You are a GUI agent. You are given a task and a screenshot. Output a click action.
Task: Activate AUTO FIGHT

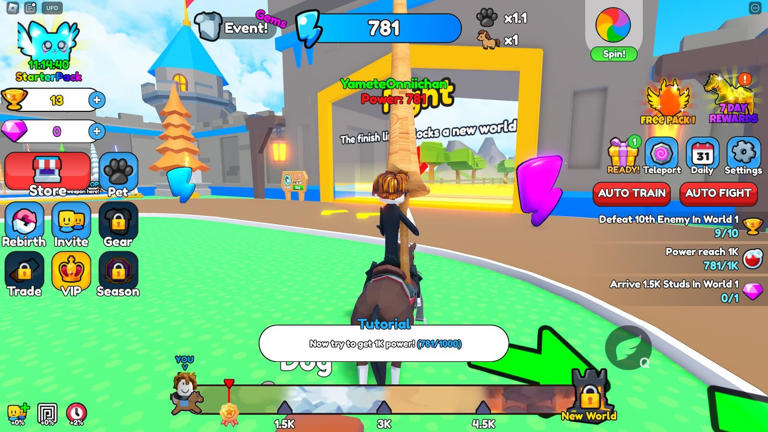click(x=718, y=193)
